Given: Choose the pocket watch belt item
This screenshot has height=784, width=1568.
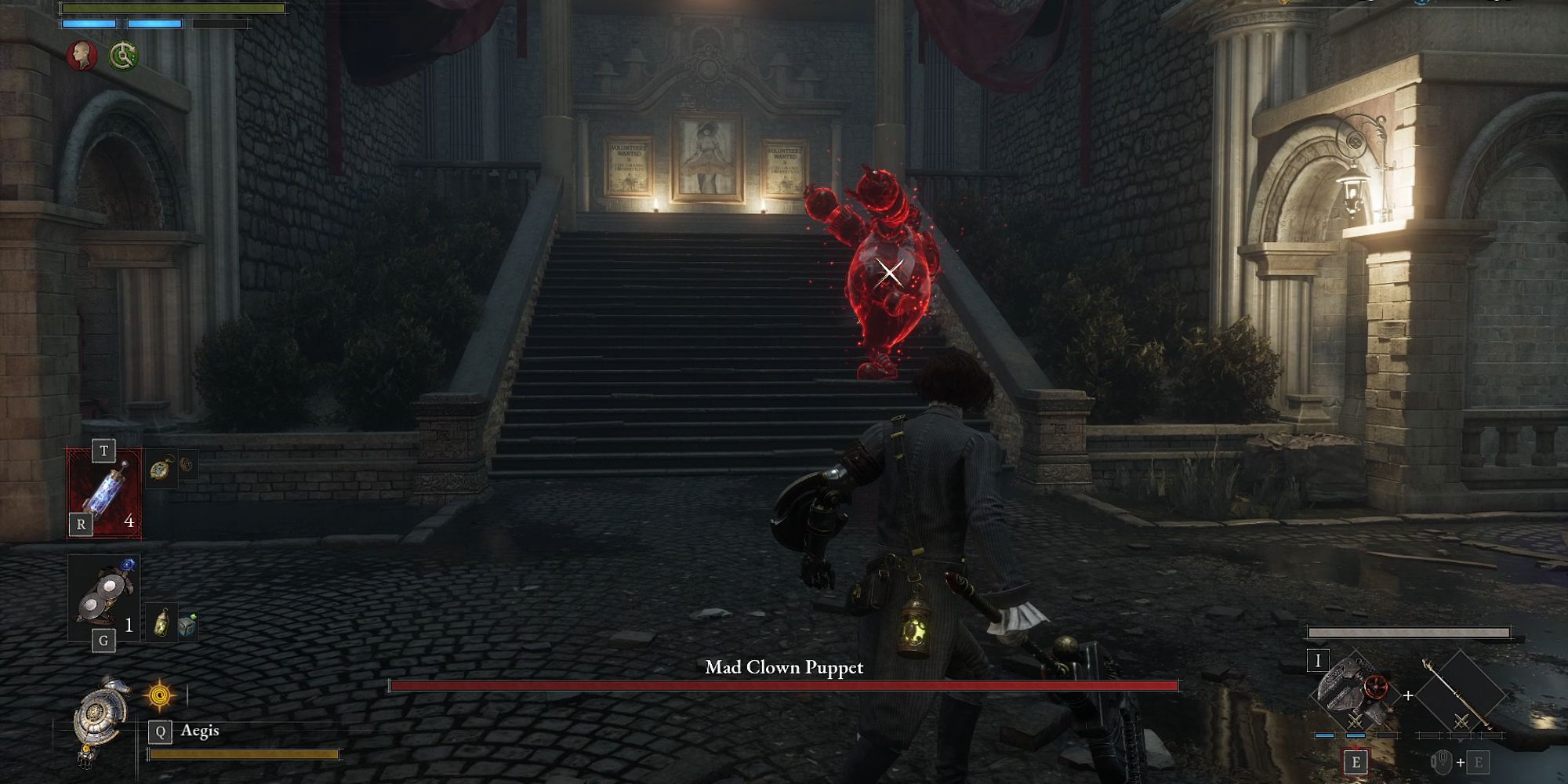Looking at the screenshot, I should tap(162, 470).
